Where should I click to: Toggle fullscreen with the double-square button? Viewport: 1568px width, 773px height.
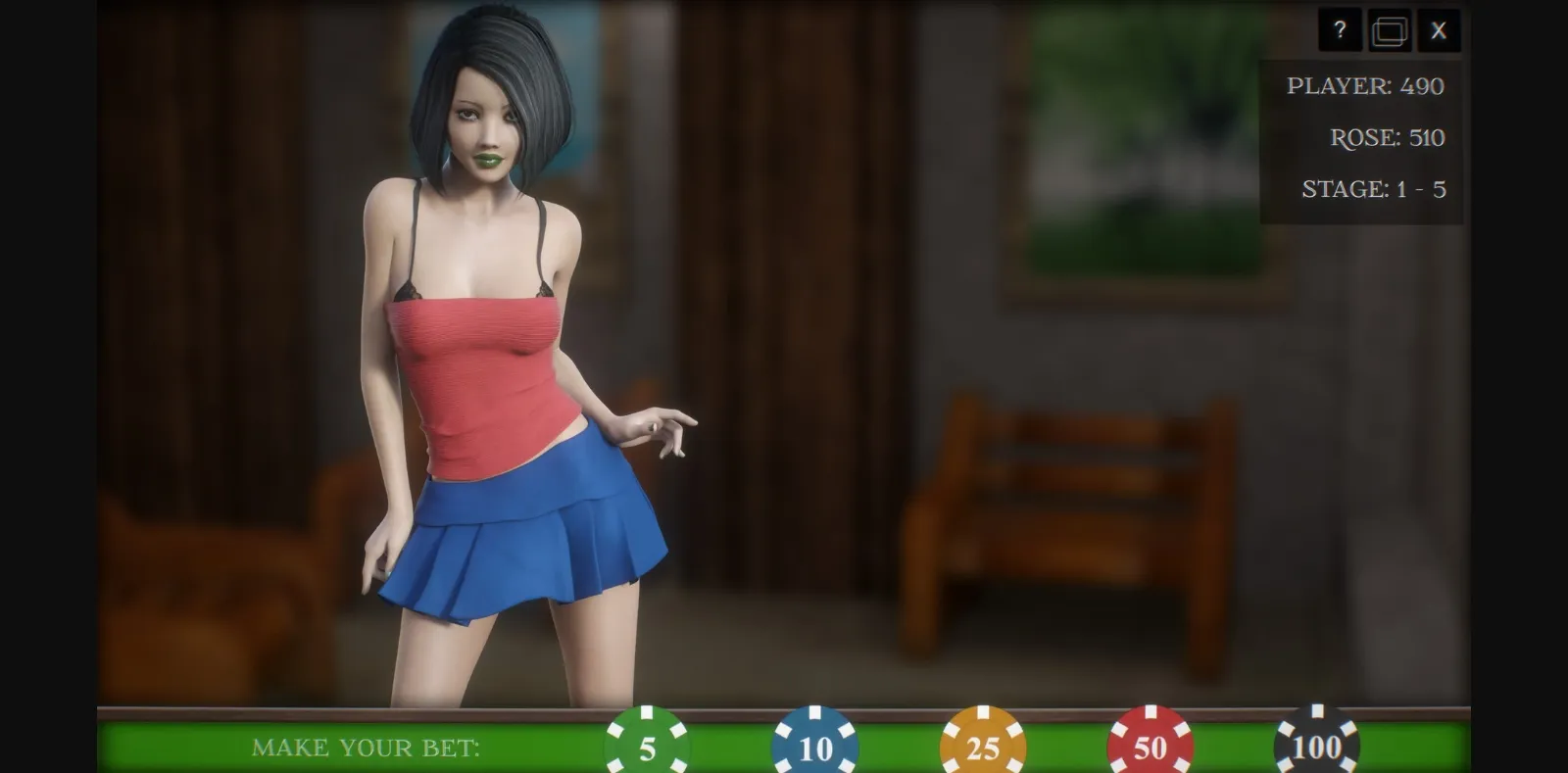pyautogui.click(x=1390, y=30)
